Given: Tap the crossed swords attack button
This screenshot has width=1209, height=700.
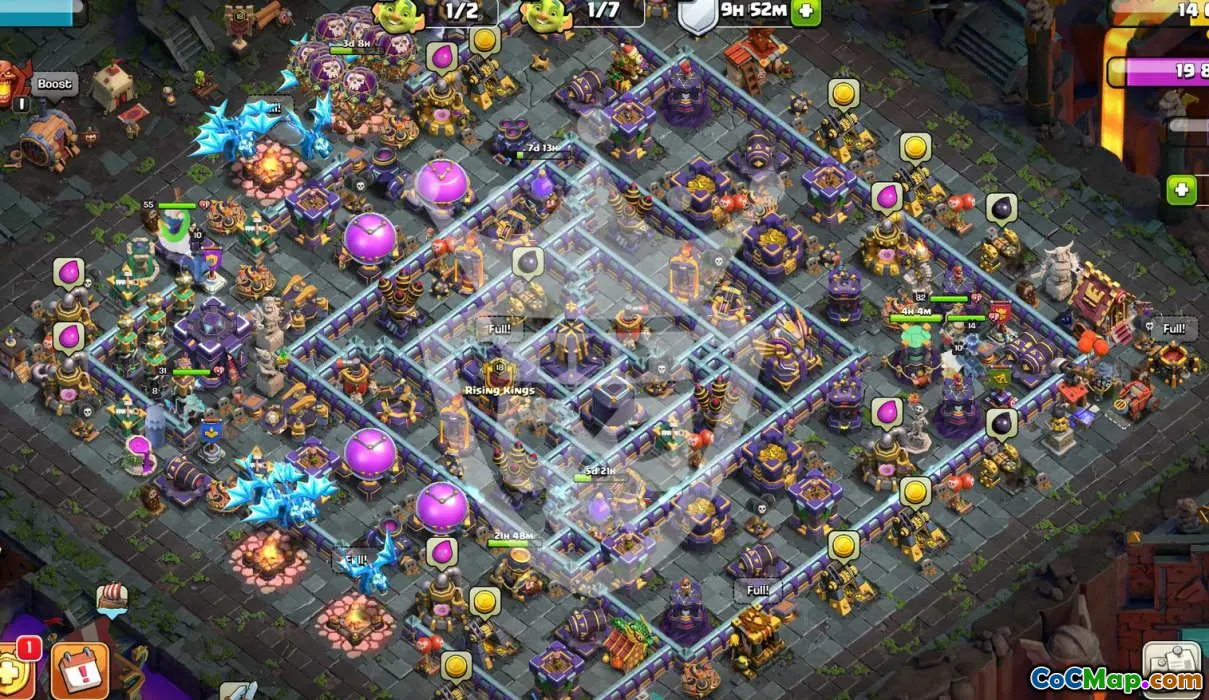Looking at the screenshot, I should 238,691.
